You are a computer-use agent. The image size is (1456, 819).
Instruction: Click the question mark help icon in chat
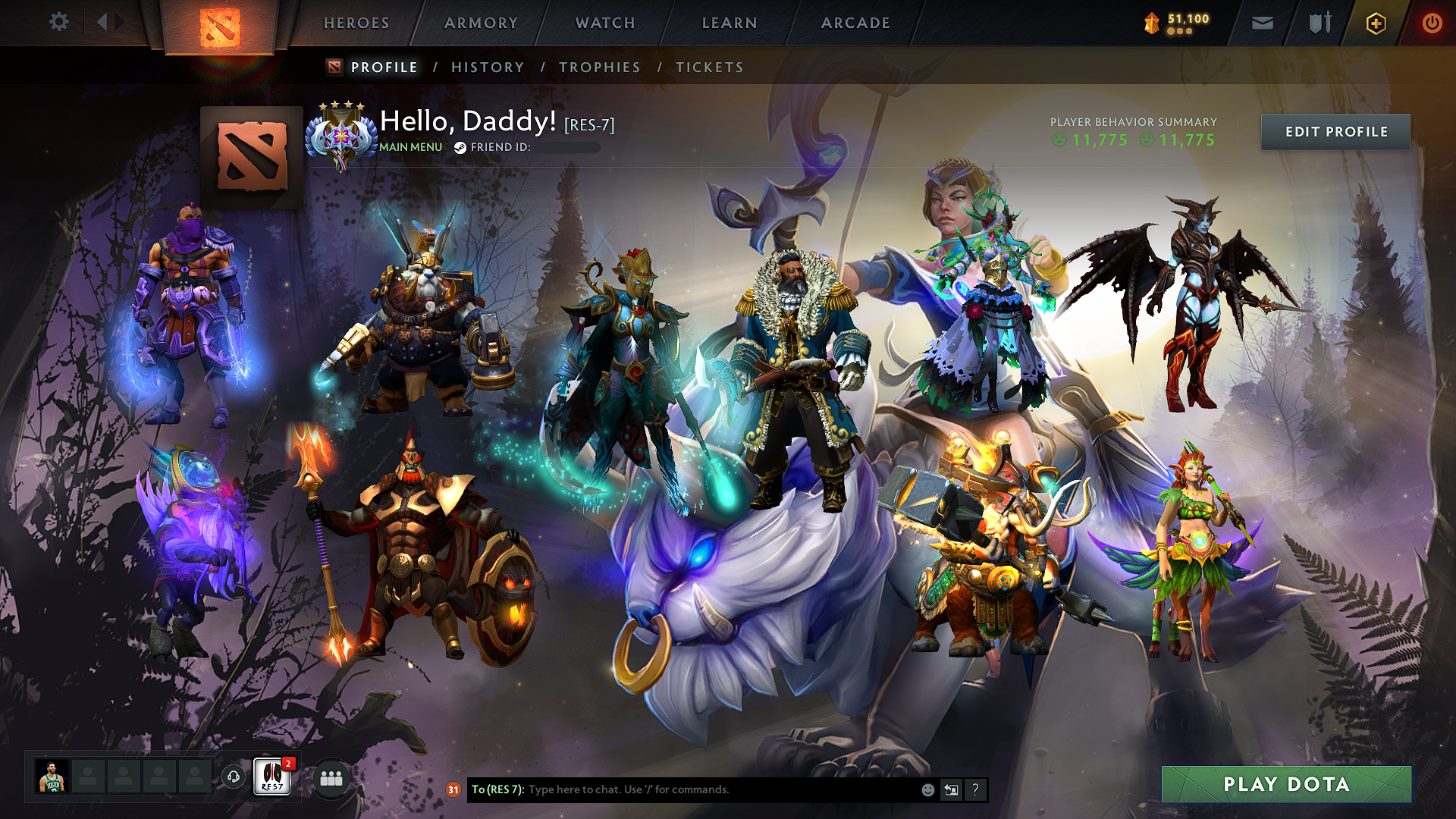click(975, 789)
